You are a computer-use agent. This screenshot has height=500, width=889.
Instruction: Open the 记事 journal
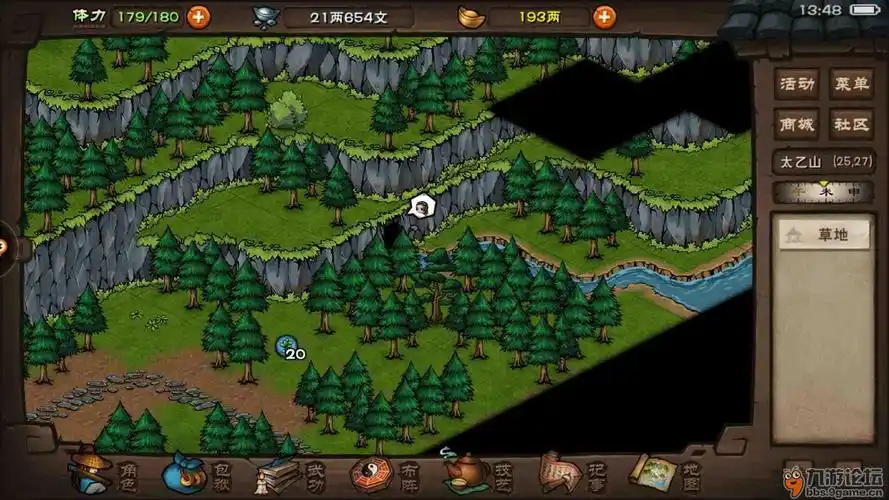(x=571, y=472)
